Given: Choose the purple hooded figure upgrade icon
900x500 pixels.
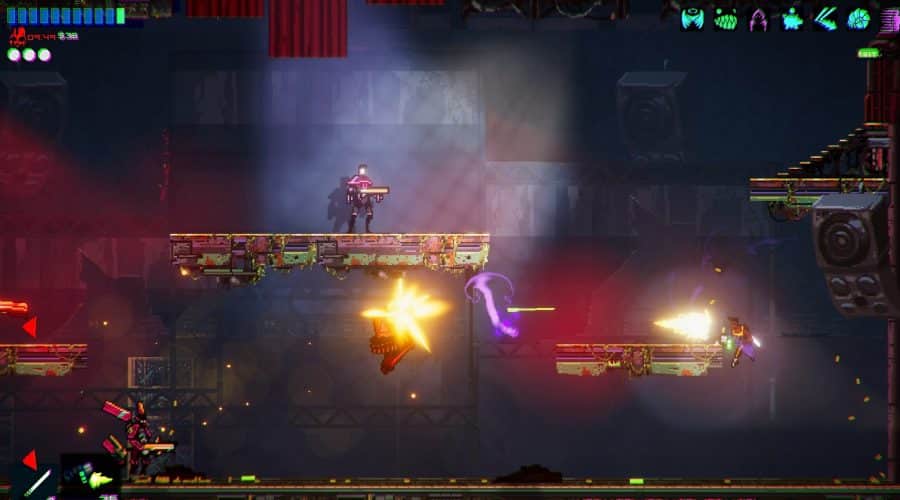Looking at the screenshot, I should [x=758, y=18].
